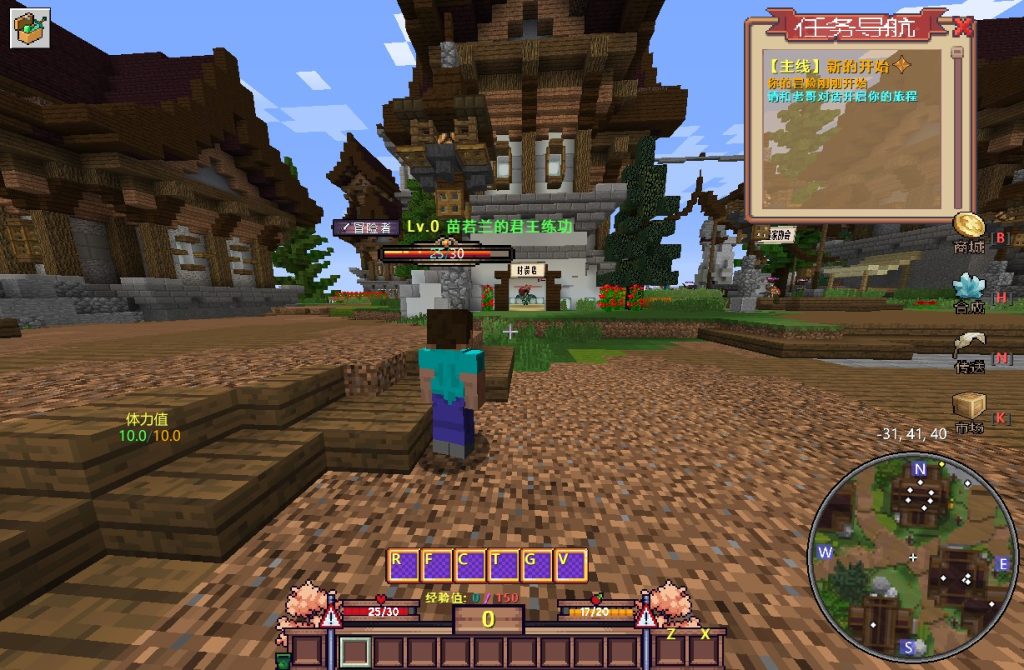Select the slot labeled X
This screenshot has height=670, width=1024.
pos(704,651)
